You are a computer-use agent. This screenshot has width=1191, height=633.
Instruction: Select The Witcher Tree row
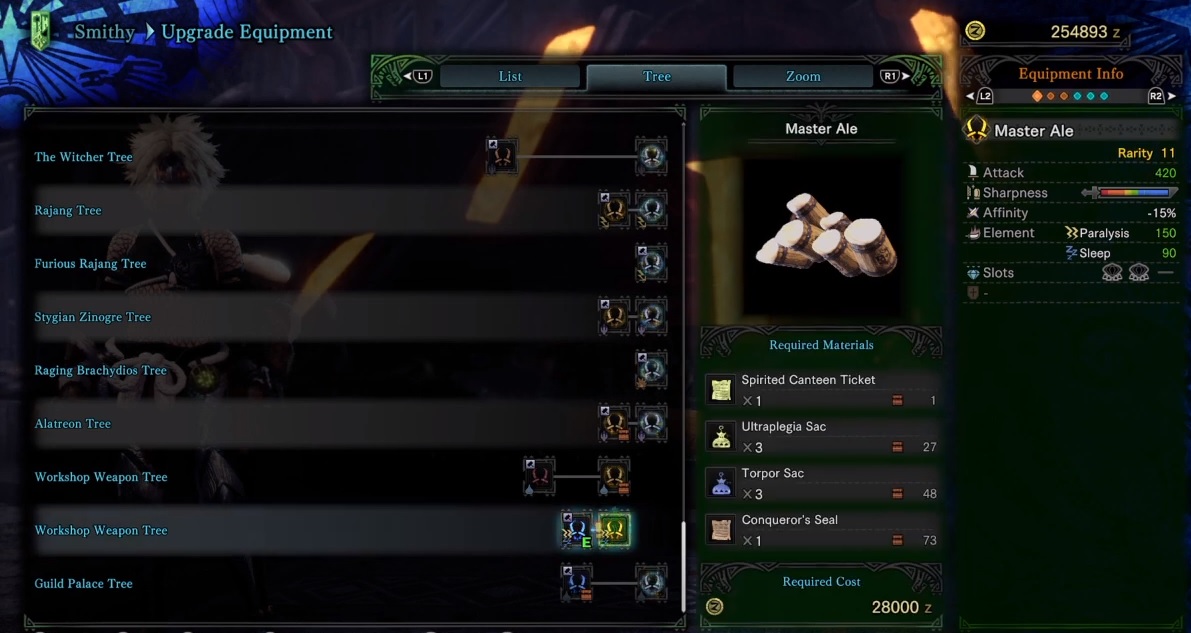(x=84, y=157)
